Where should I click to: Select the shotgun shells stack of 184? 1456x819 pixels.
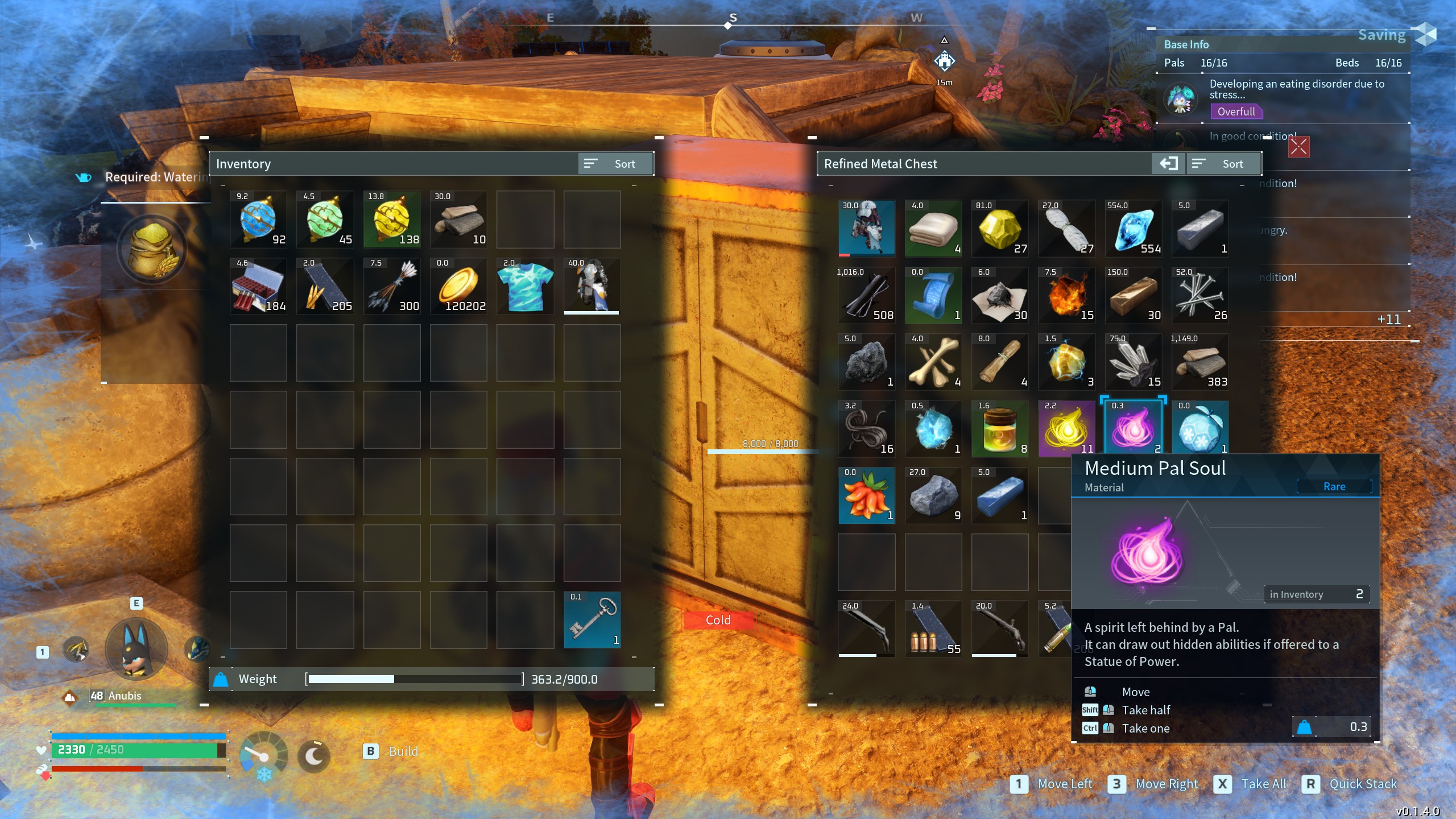[x=258, y=286]
